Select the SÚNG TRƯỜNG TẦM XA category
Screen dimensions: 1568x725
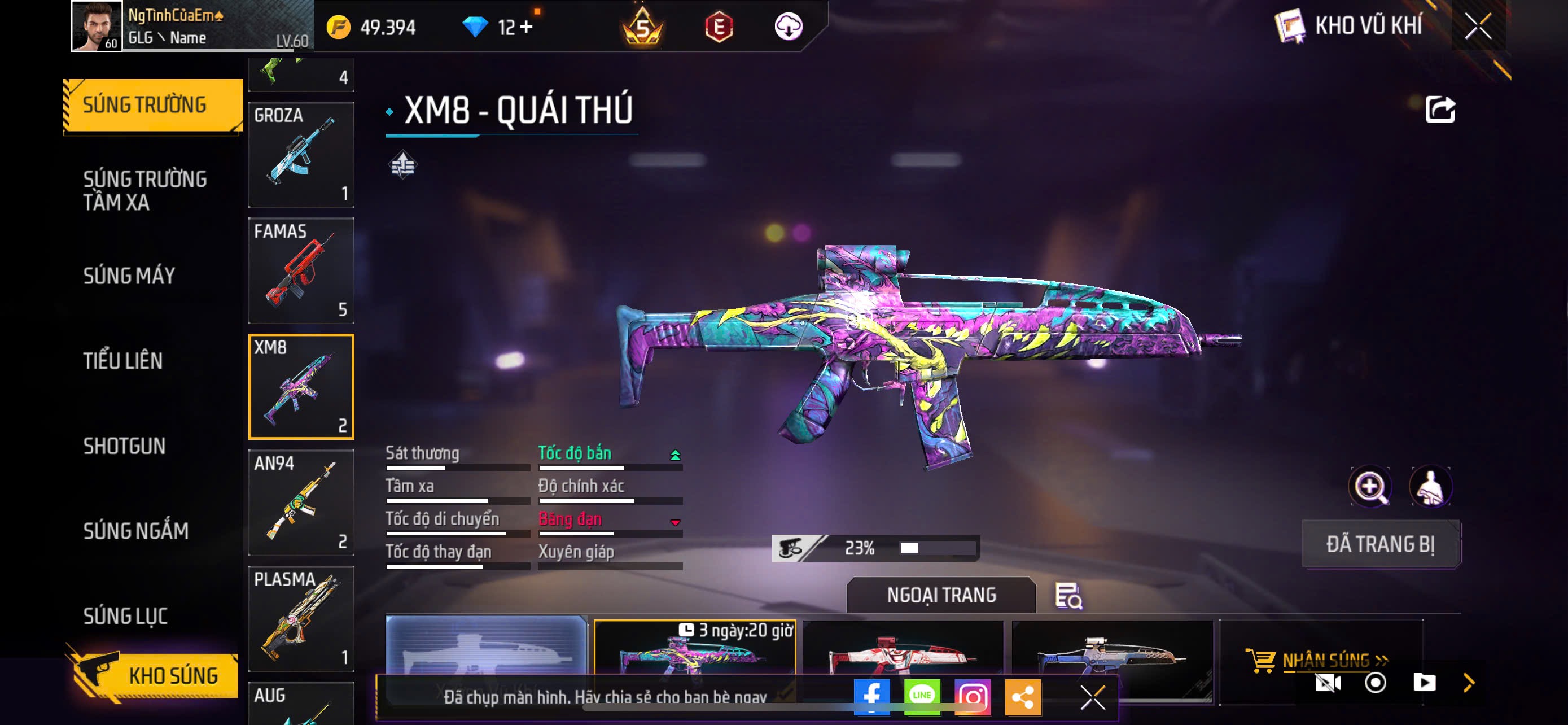(145, 190)
